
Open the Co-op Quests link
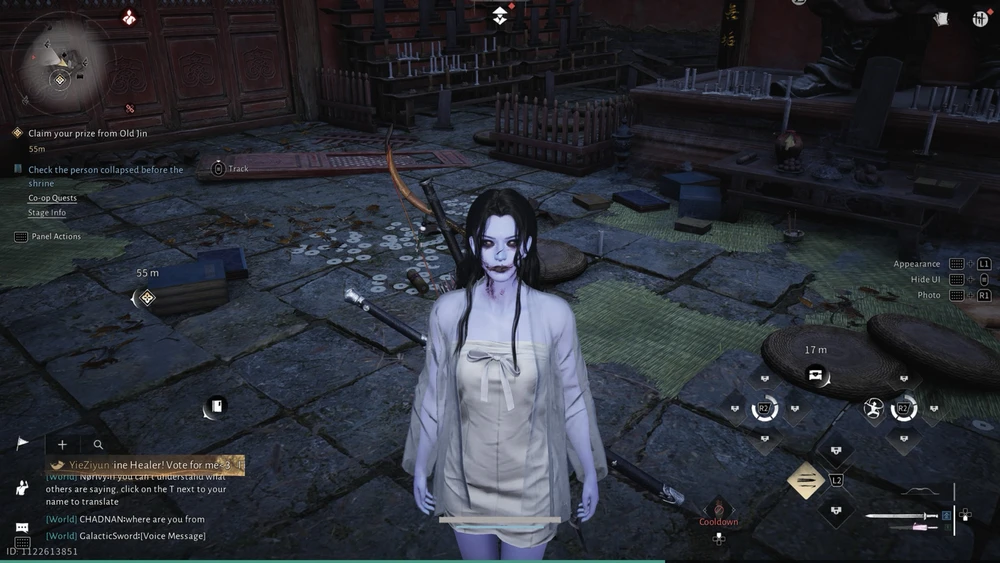click(52, 198)
